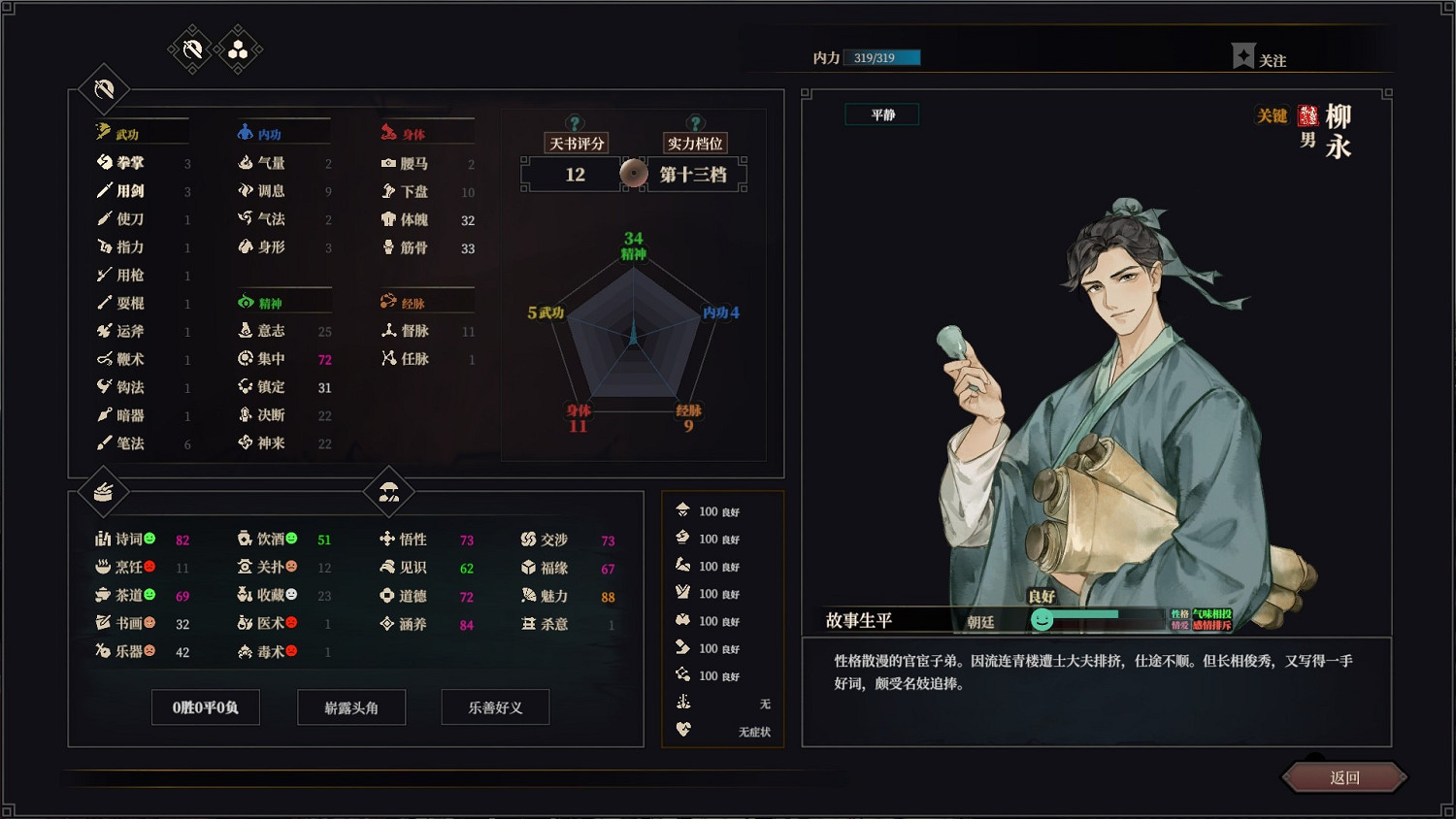Click the 暗器 hidden weapon icon
Image resolution: width=1456 pixels, height=819 pixels.
coord(107,415)
